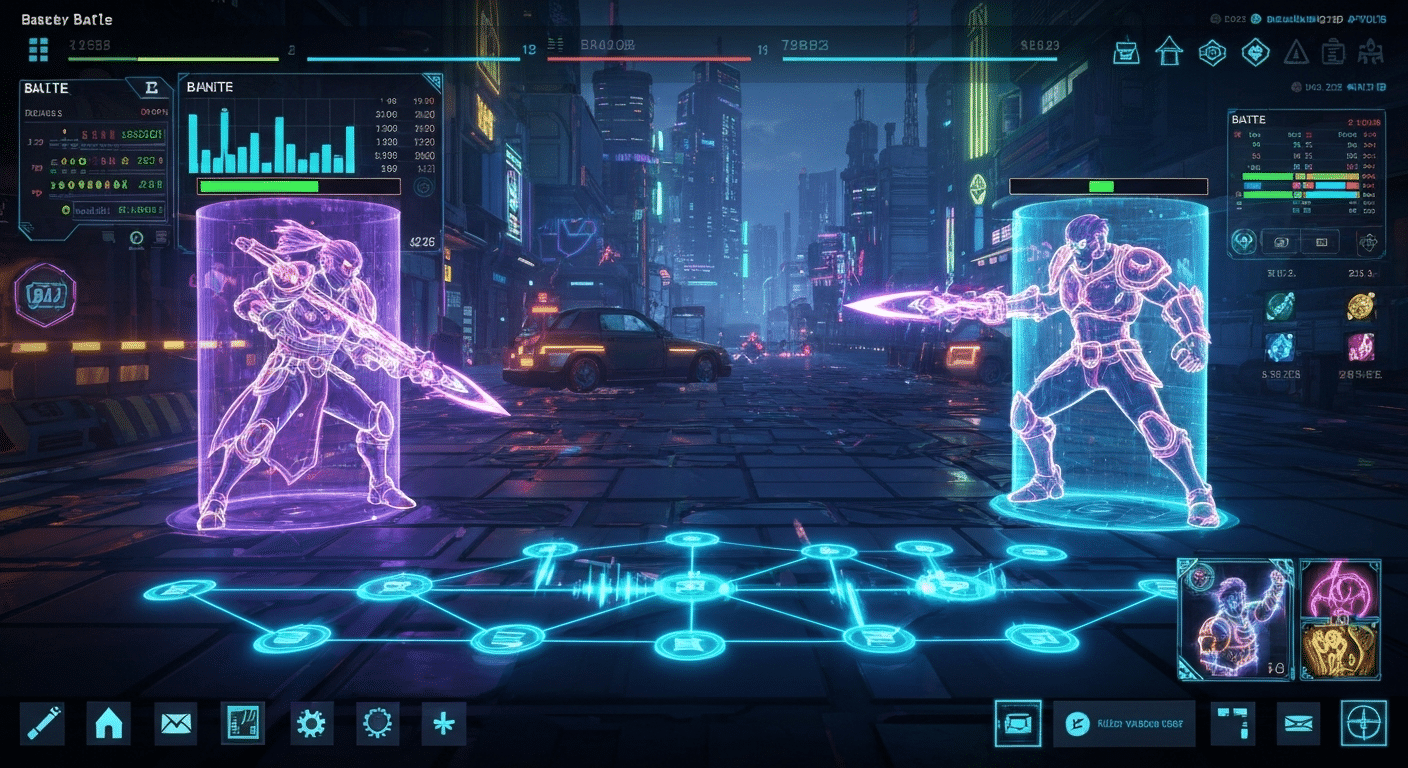Select the pen tool icon
Image resolution: width=1408 pixels, height=768 pixels.
[42, 723]
